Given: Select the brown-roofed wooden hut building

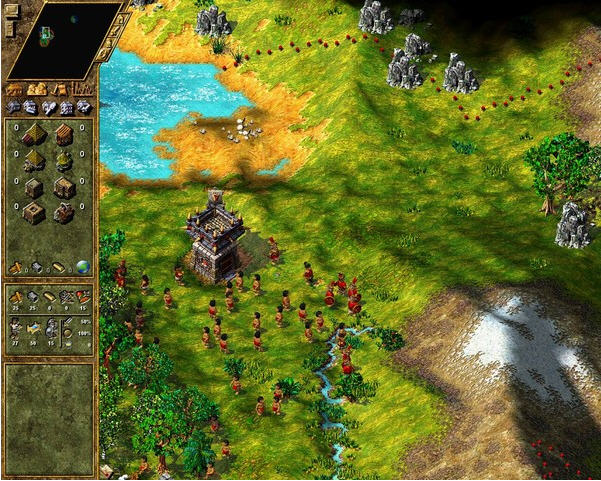Looking at the screenshot, I should click(x=64, y=134).
